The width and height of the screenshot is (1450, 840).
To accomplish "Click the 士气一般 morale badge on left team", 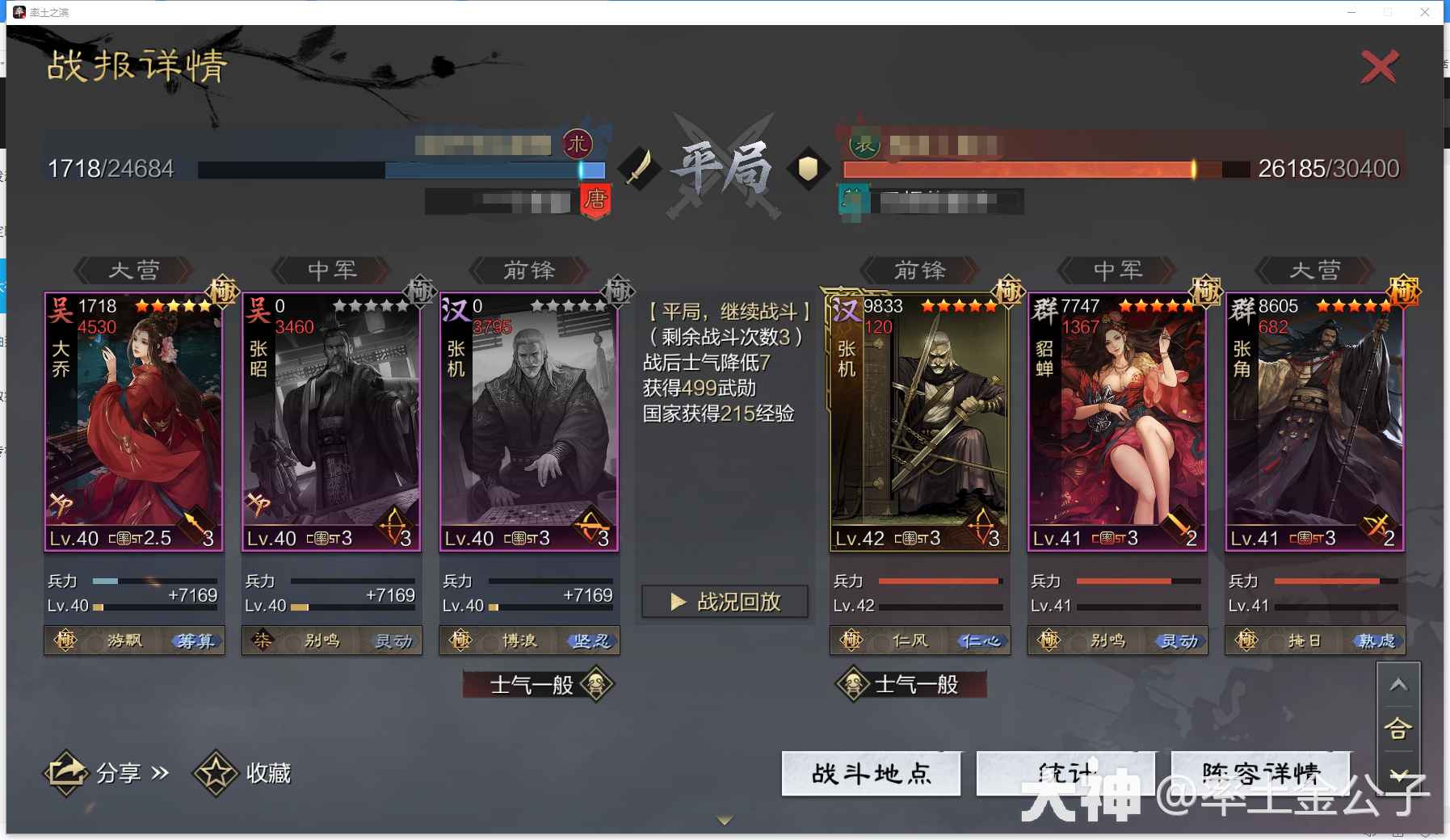I will coord(536,684).
